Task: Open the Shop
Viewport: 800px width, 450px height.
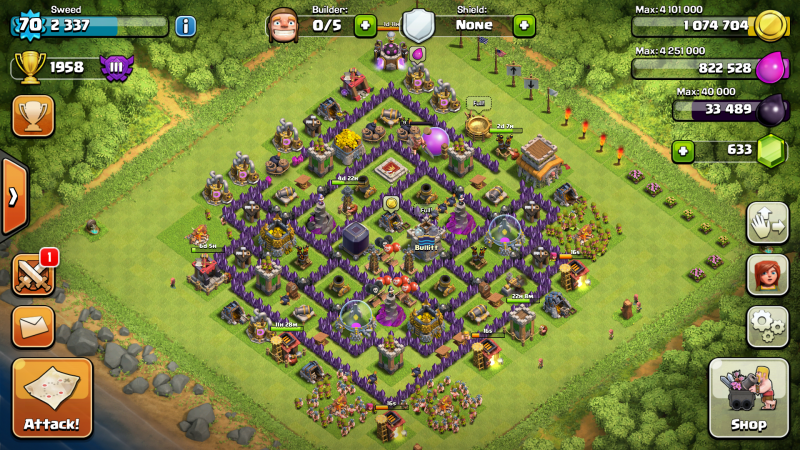Action: [x=749, y=398]
